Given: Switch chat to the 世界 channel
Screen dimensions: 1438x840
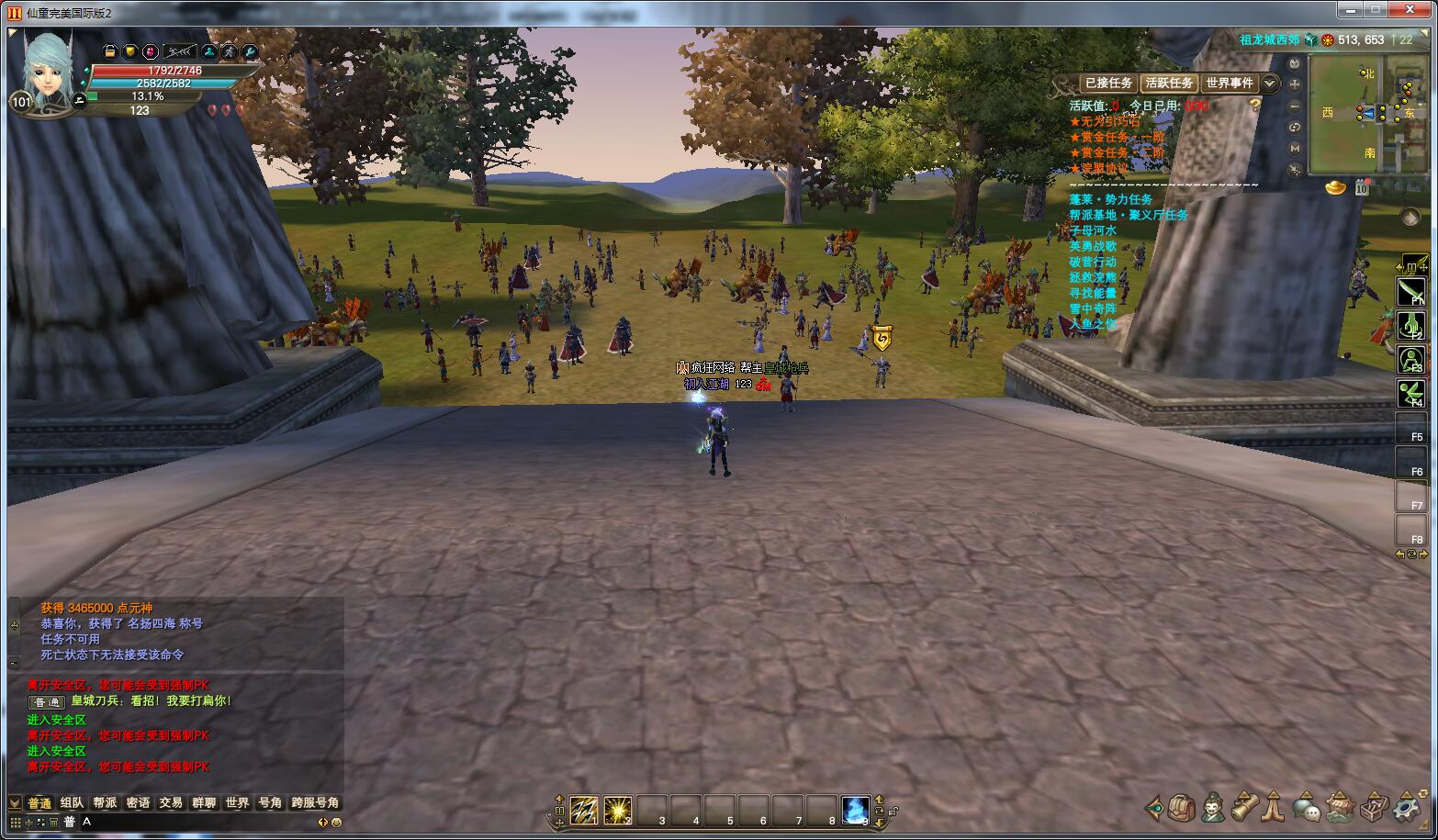Looking at the screenshot, I should (x=237, y=803).
